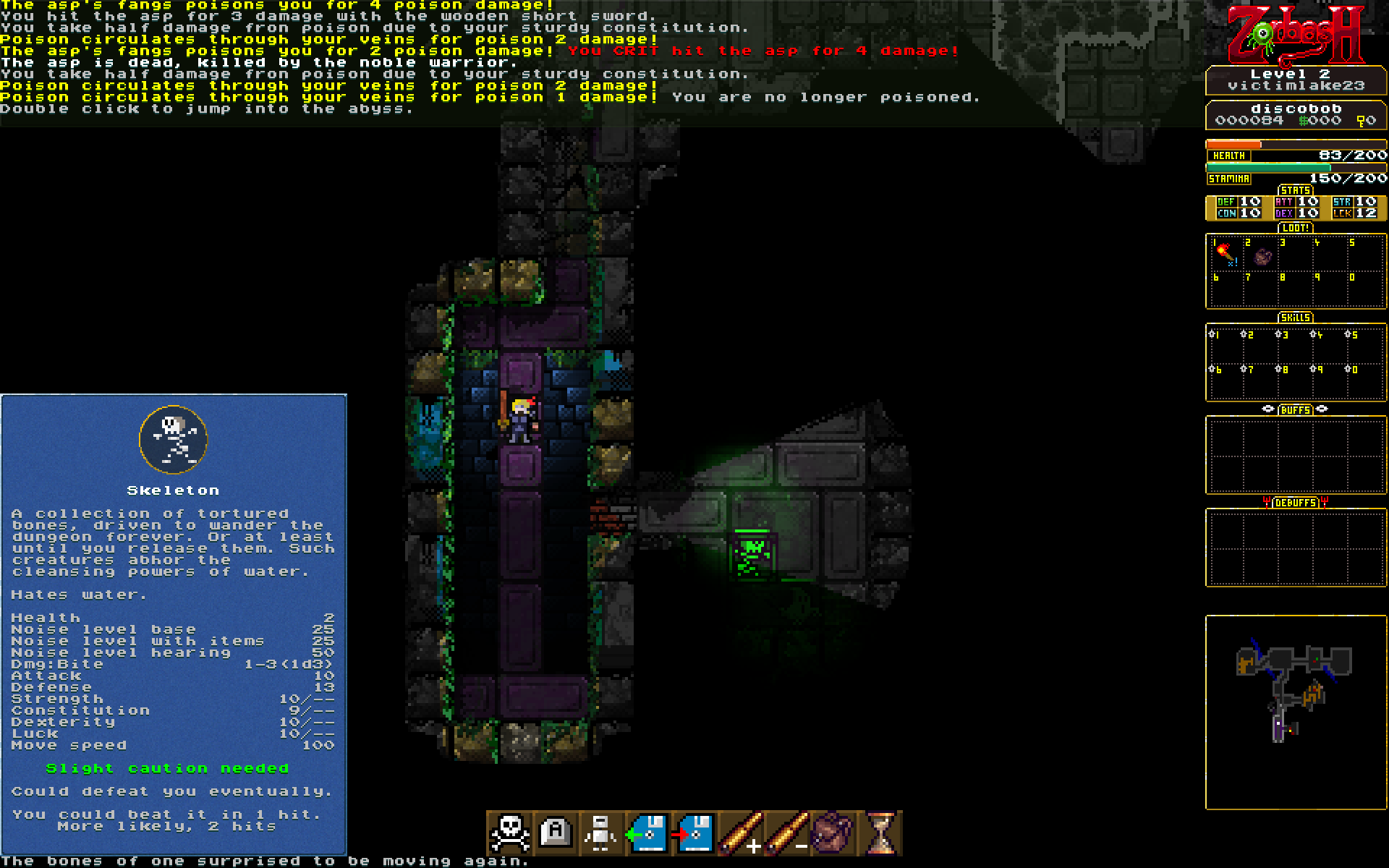Click the hourglass wait icon

tap(880, 833)
